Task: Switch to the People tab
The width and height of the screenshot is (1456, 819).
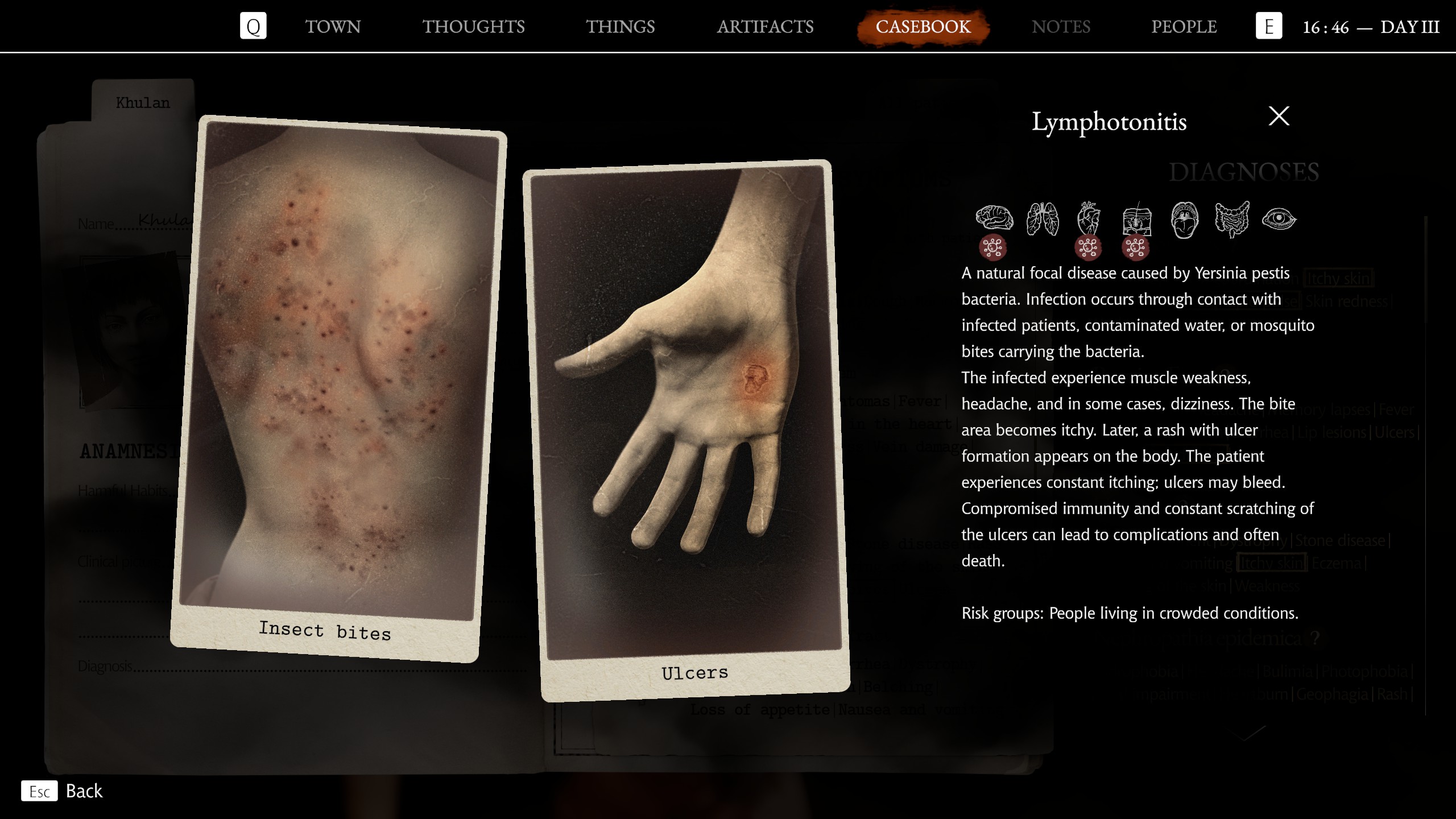Action: (1184, 27)
